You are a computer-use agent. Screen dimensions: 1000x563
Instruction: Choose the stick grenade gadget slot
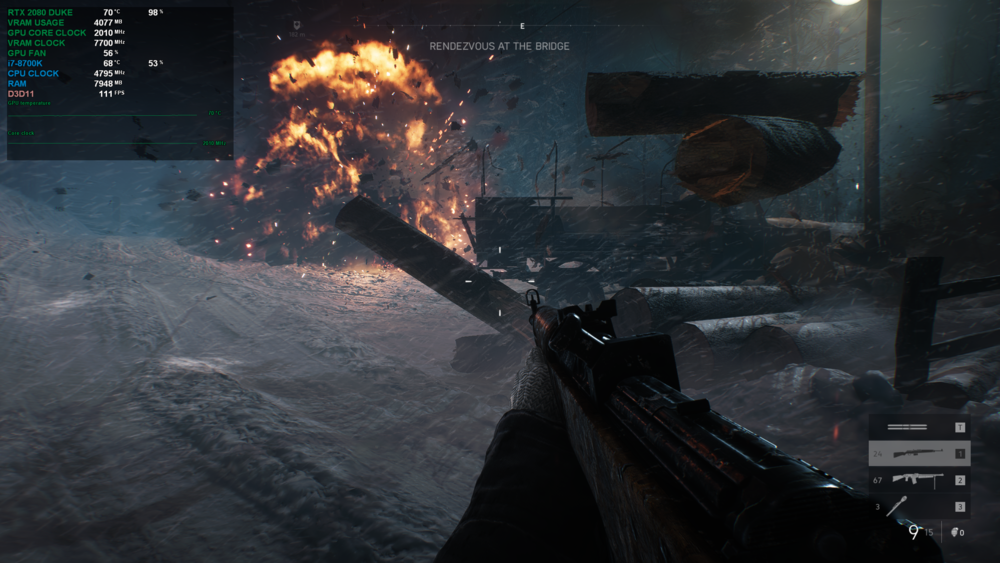(918, 506)
